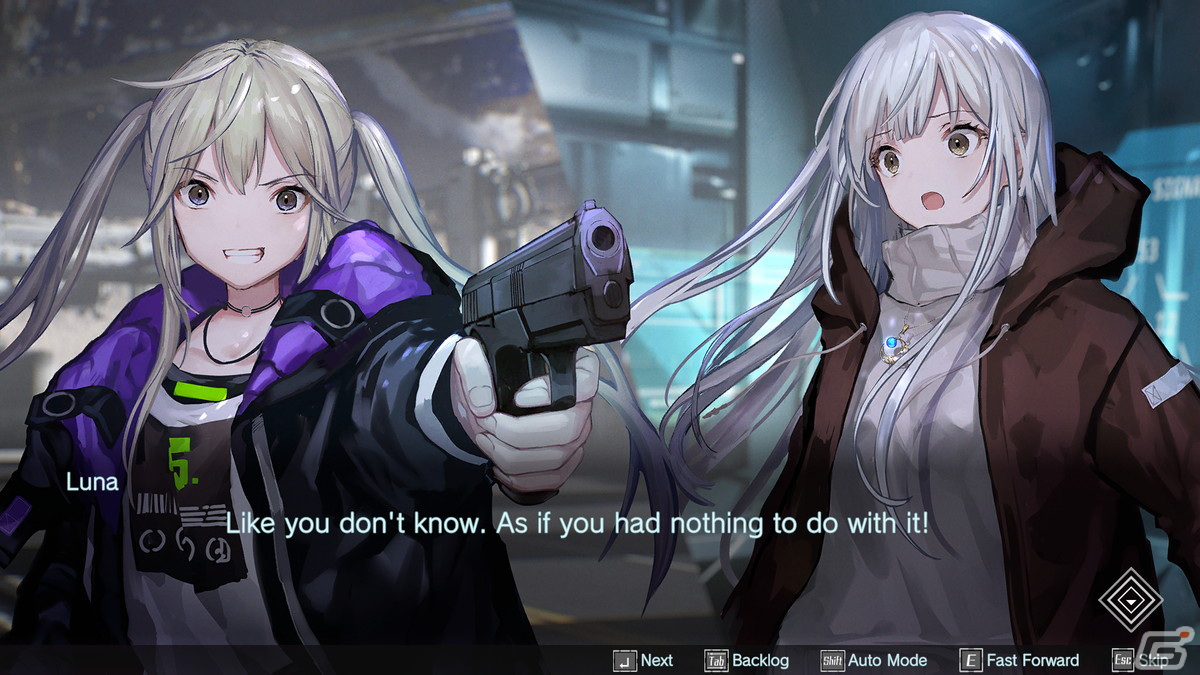Activate Fast Forward for the text
The width and height of the screenshot is (1200, 675).
1020,660
